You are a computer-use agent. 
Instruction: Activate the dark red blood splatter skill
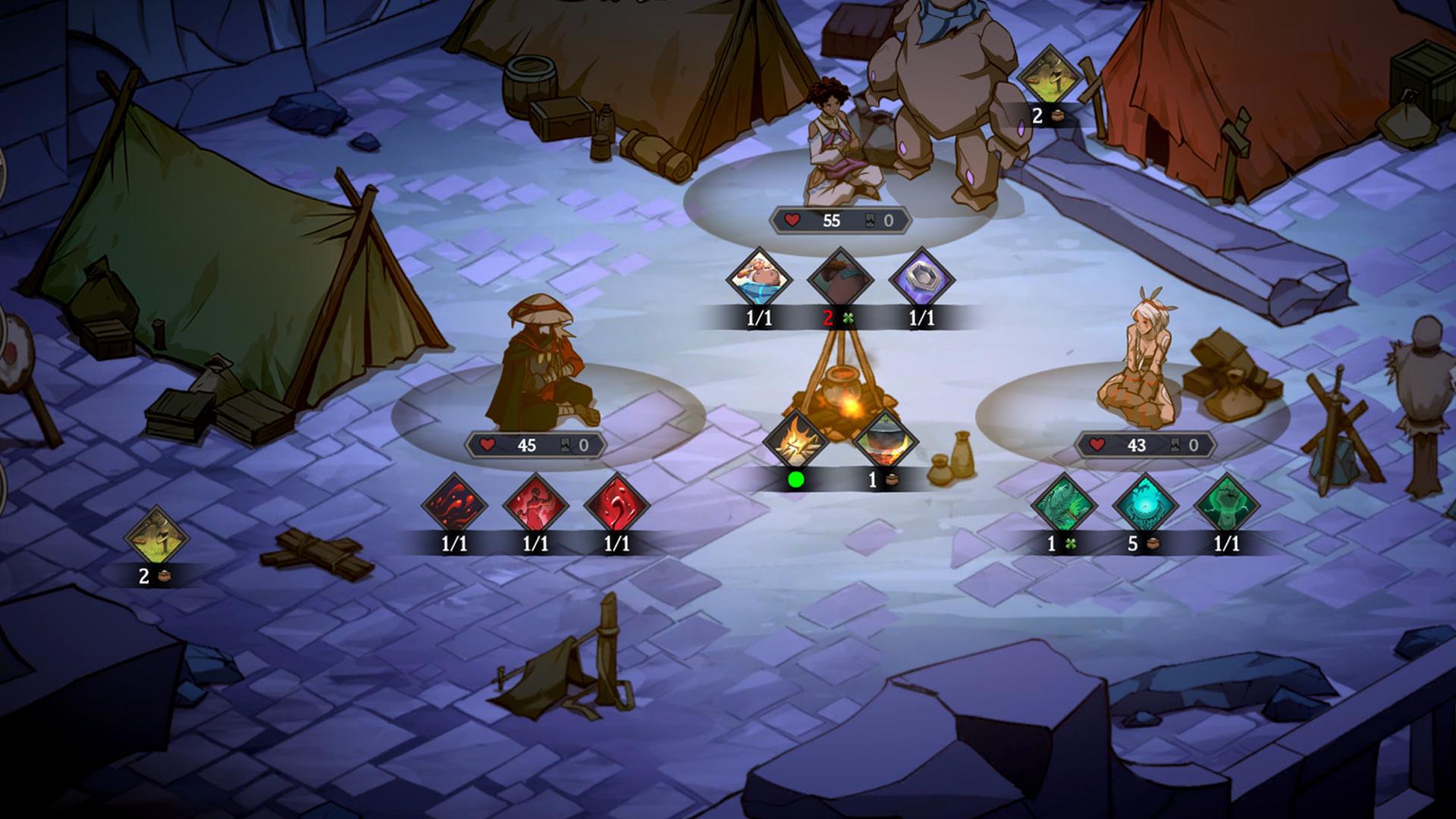454,505
